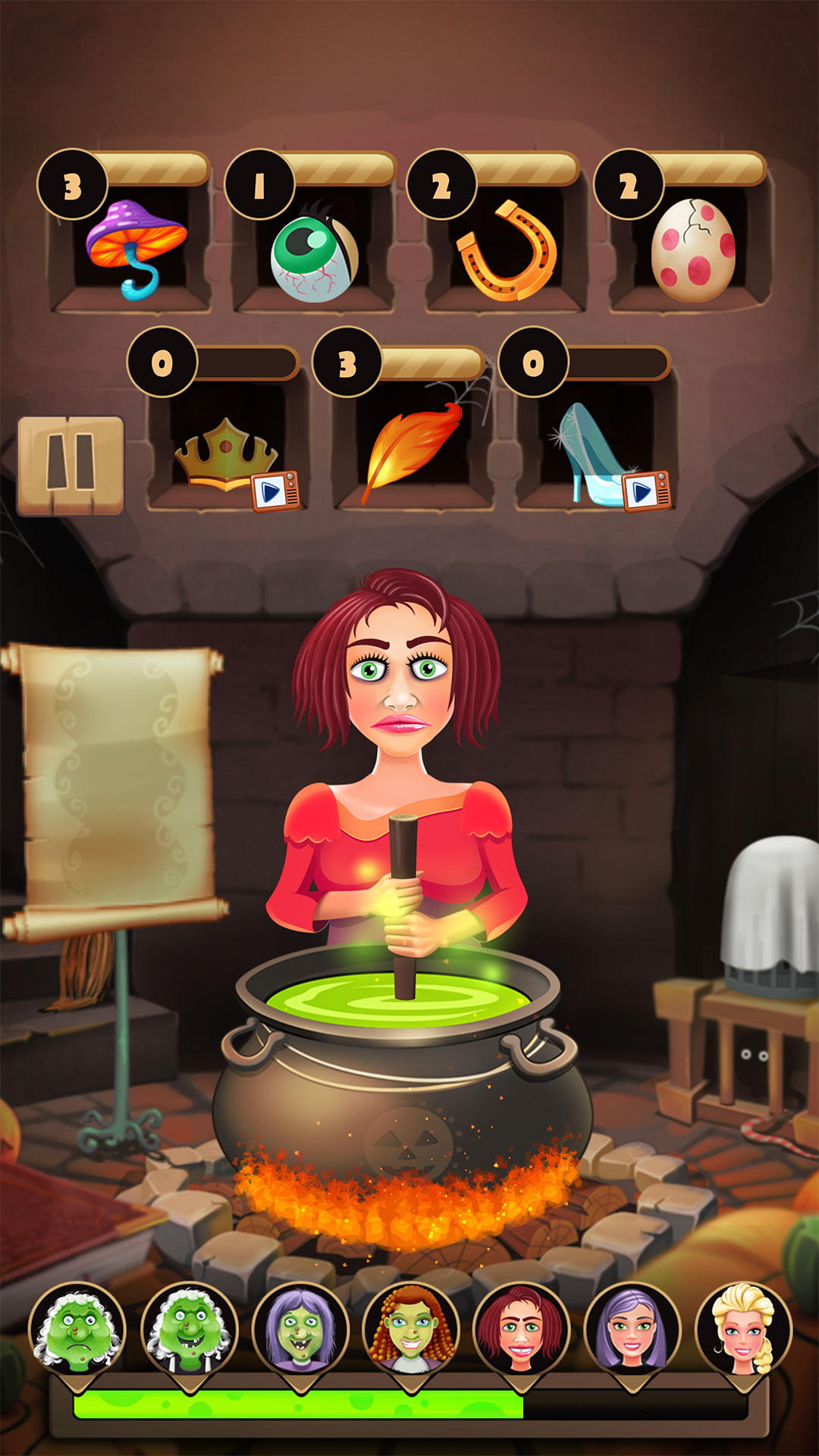Screen dimensions: 819x1456
Task: Add the spotted egg ingredient
Action: coord(693,250)
